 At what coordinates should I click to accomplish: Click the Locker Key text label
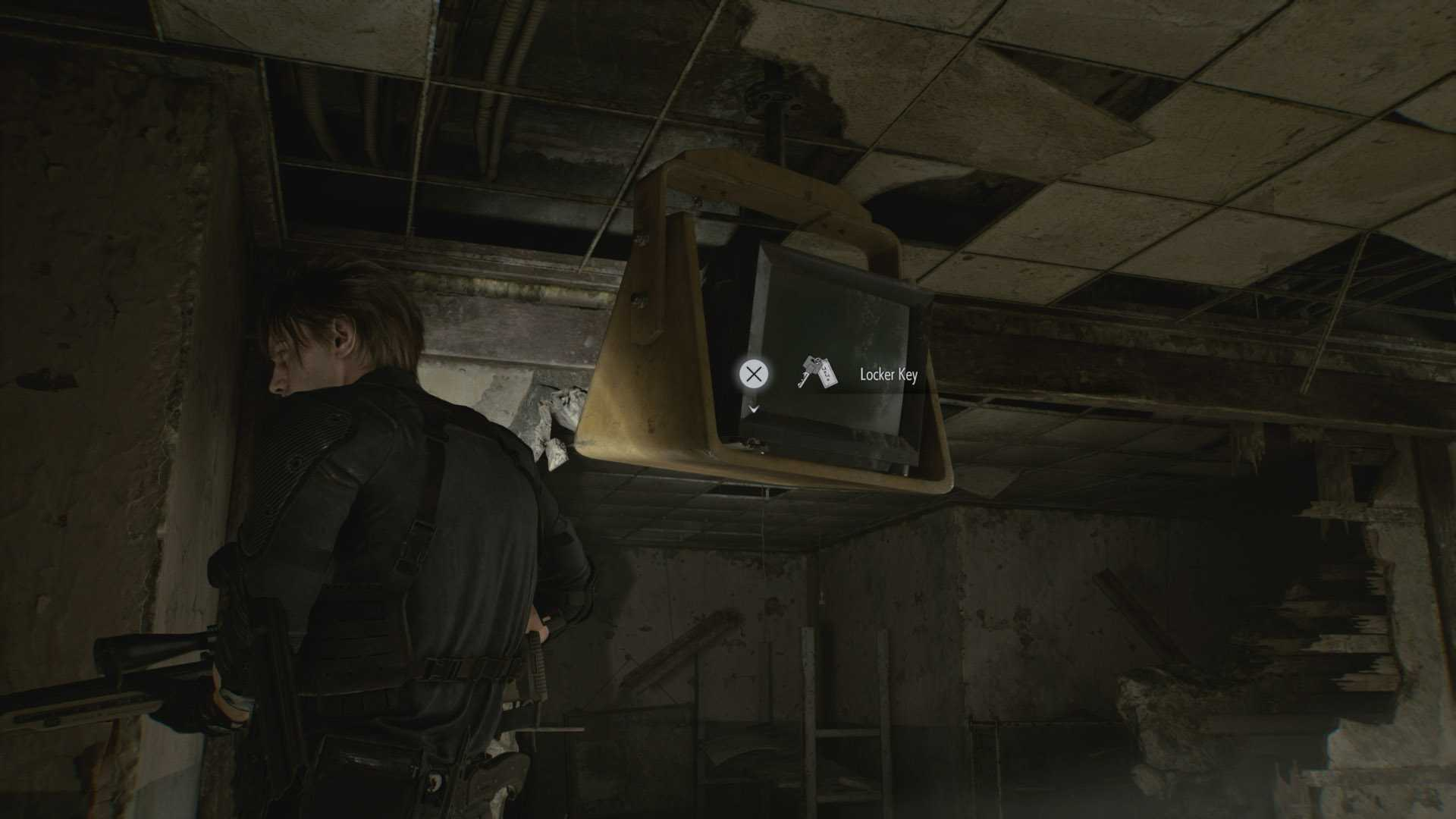tap(889, 374)
